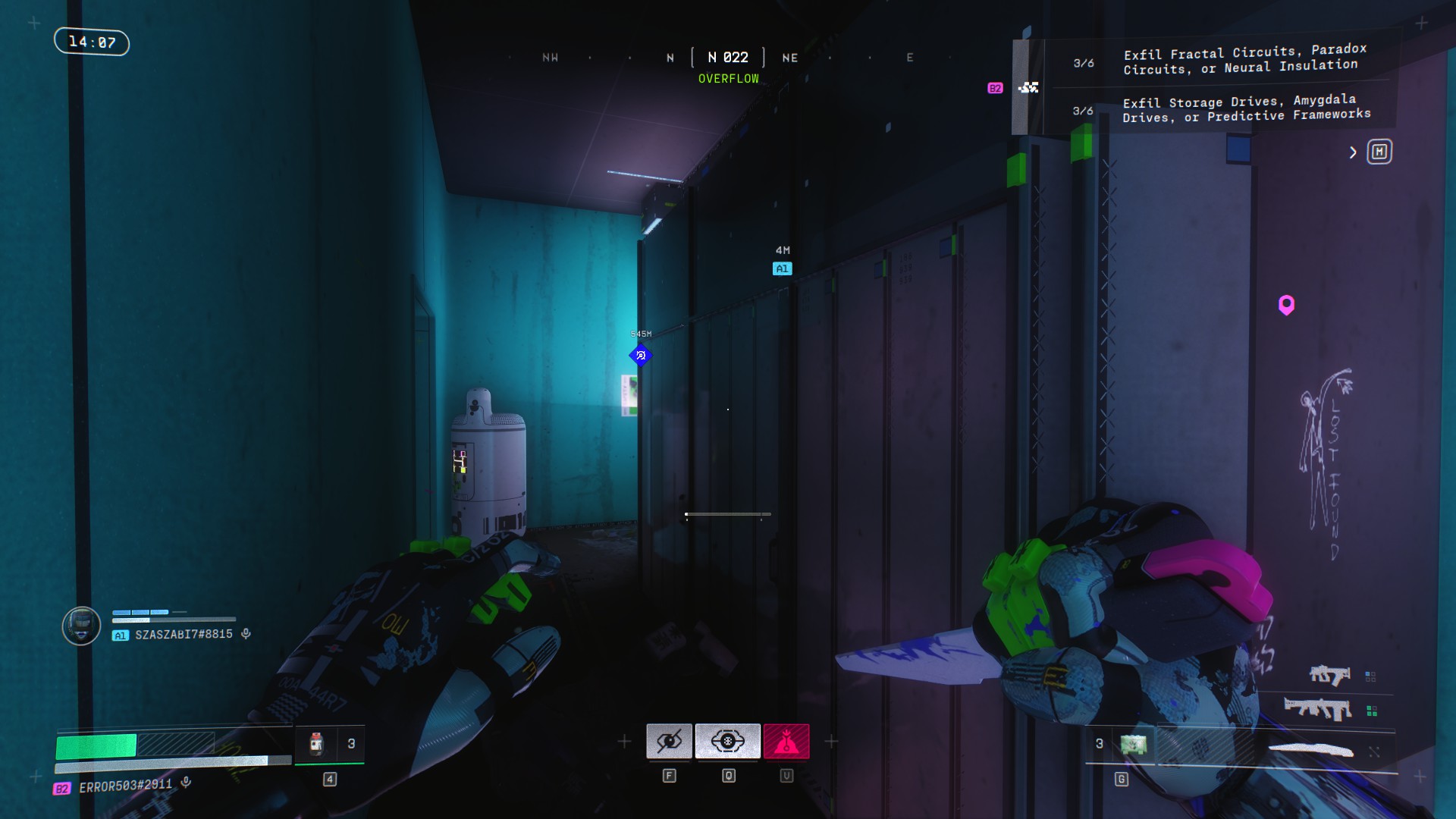The image size is (1456, 819).
Task: Click teammate SZASZABI7#8815's portrait
Action: [81, 626]
